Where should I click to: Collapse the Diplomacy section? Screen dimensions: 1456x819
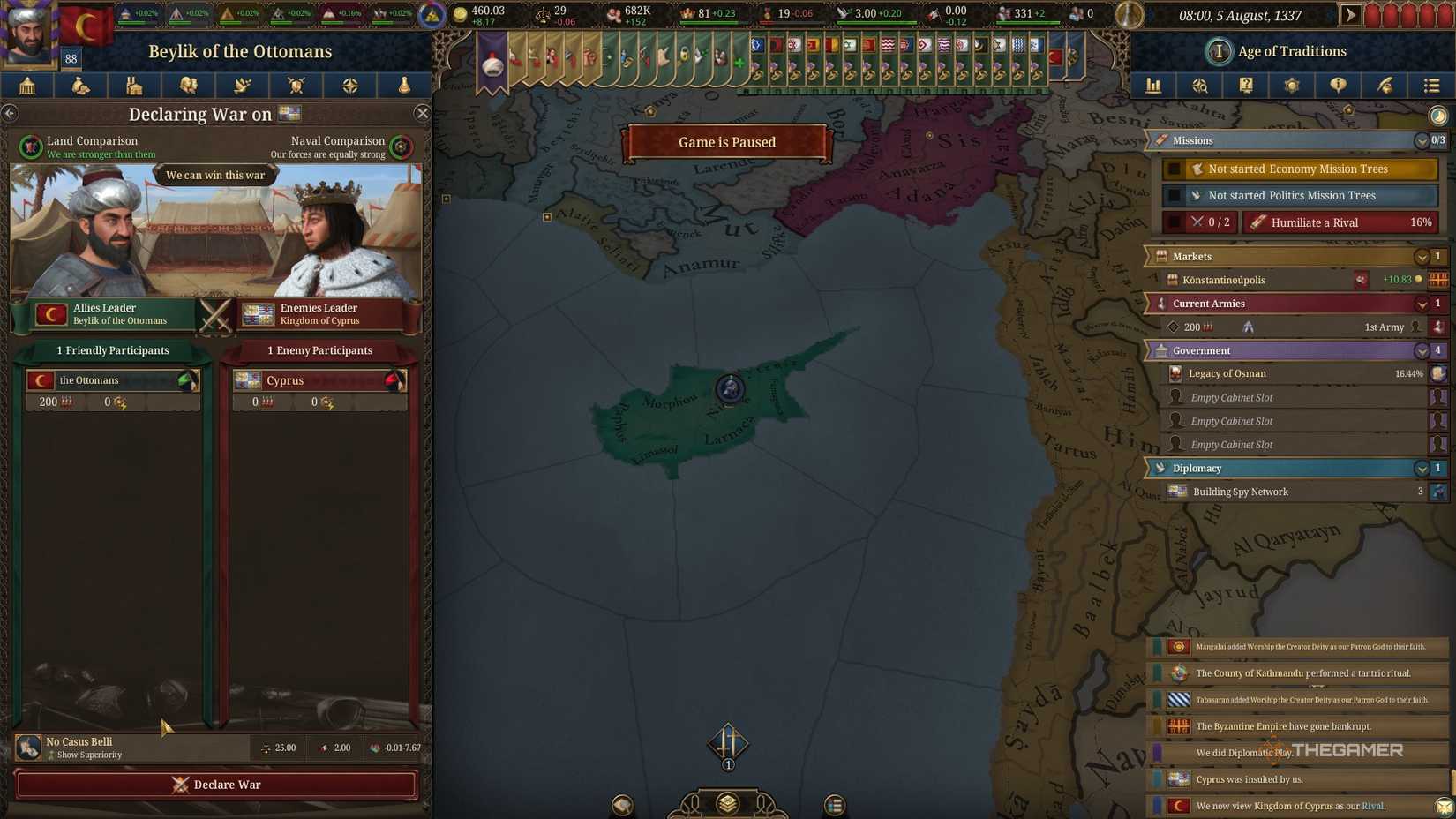point(1422,469)
